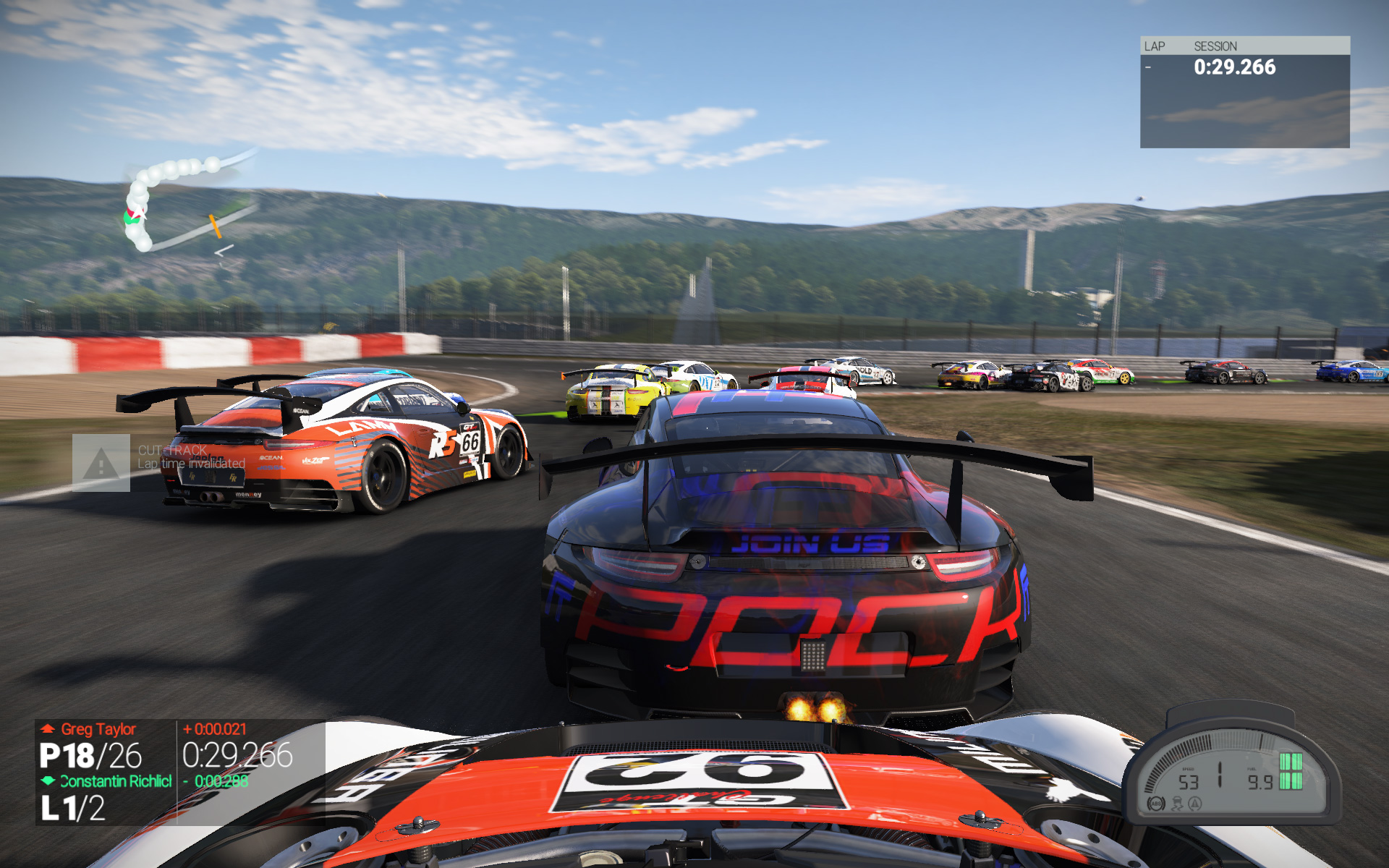
Task: Click the ABS indicator on the gauge
Action: (1156, 804)
